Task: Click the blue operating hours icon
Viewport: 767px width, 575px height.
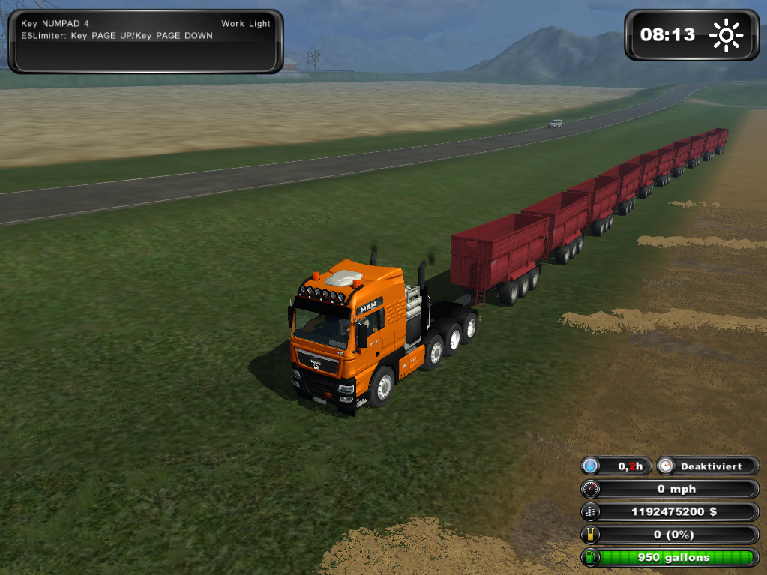Action: click(591, 466)
